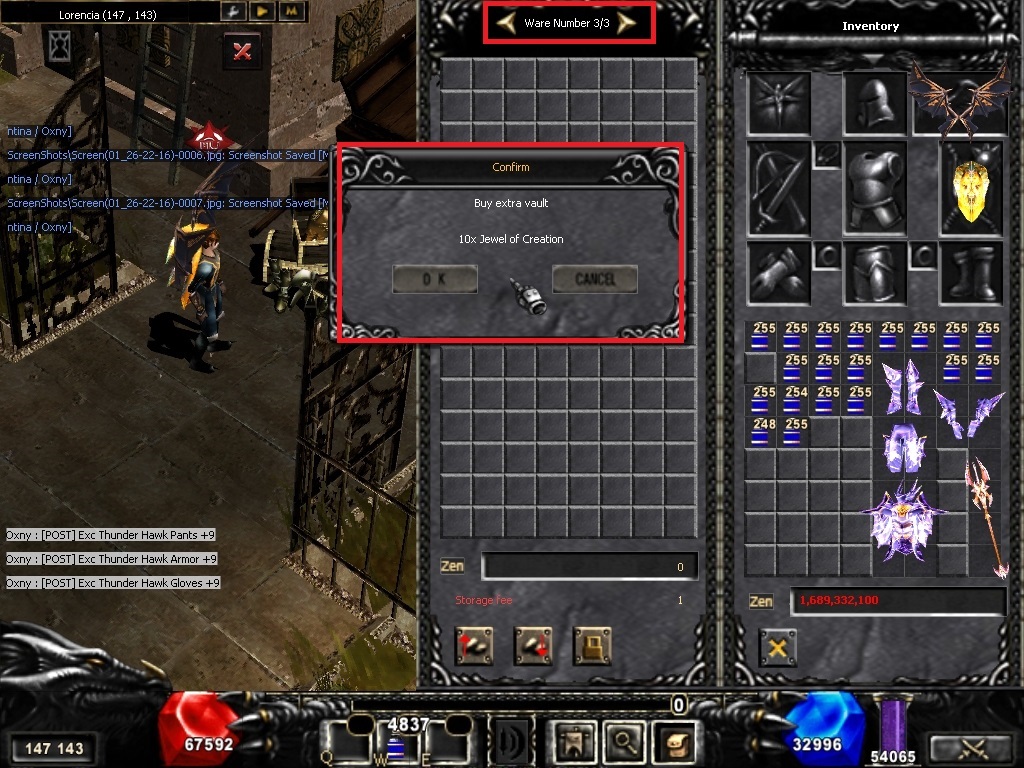Select the equipped boots slot
This screenshot has height=768, width=1024.
tap(971, 272)
